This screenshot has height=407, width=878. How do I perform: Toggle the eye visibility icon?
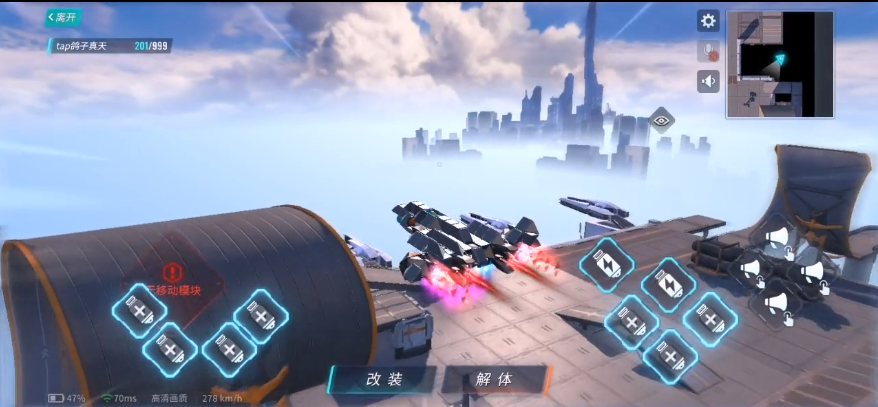(661, 120)
